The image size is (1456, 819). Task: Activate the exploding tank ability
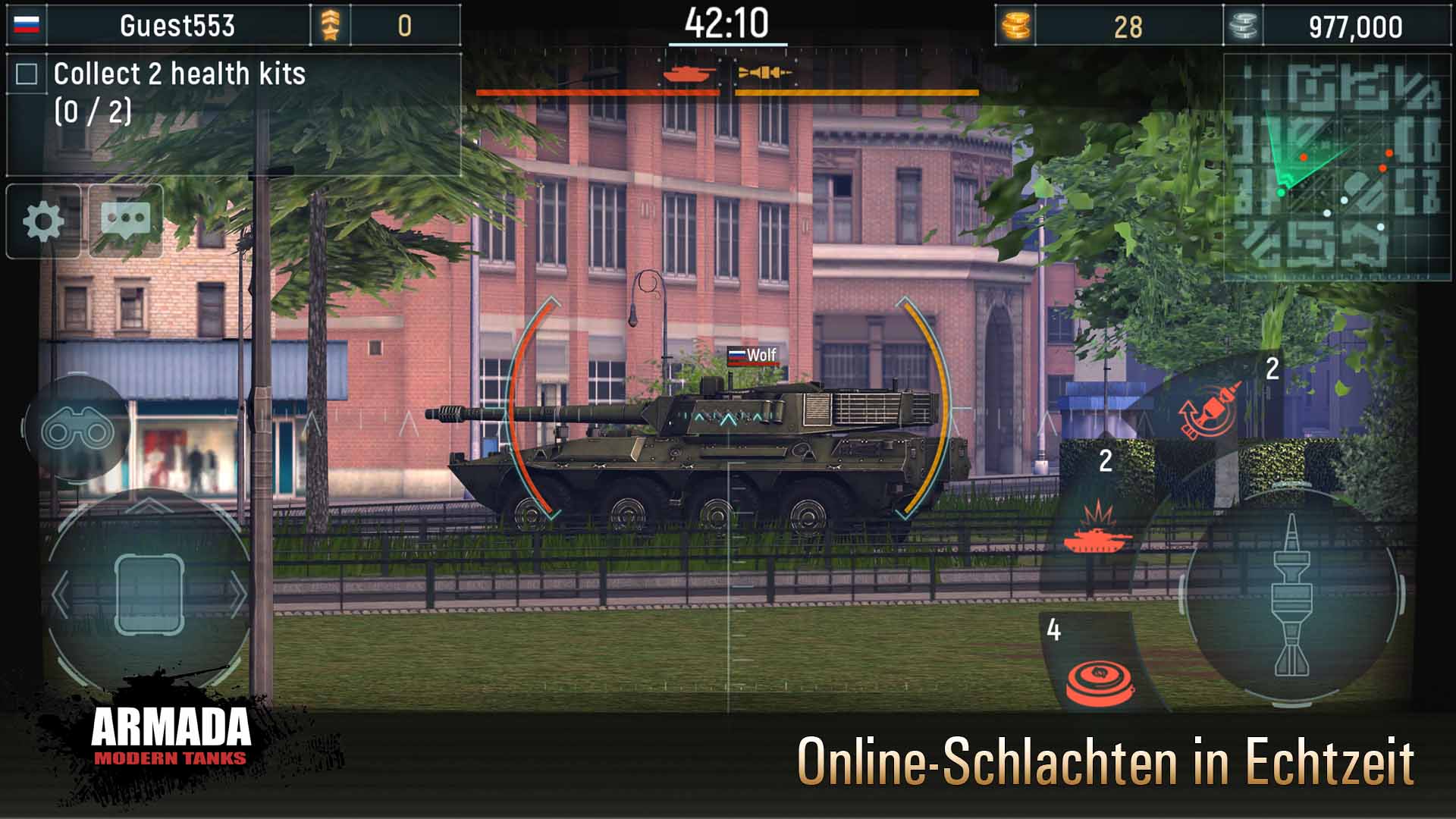coord(1097,529)
